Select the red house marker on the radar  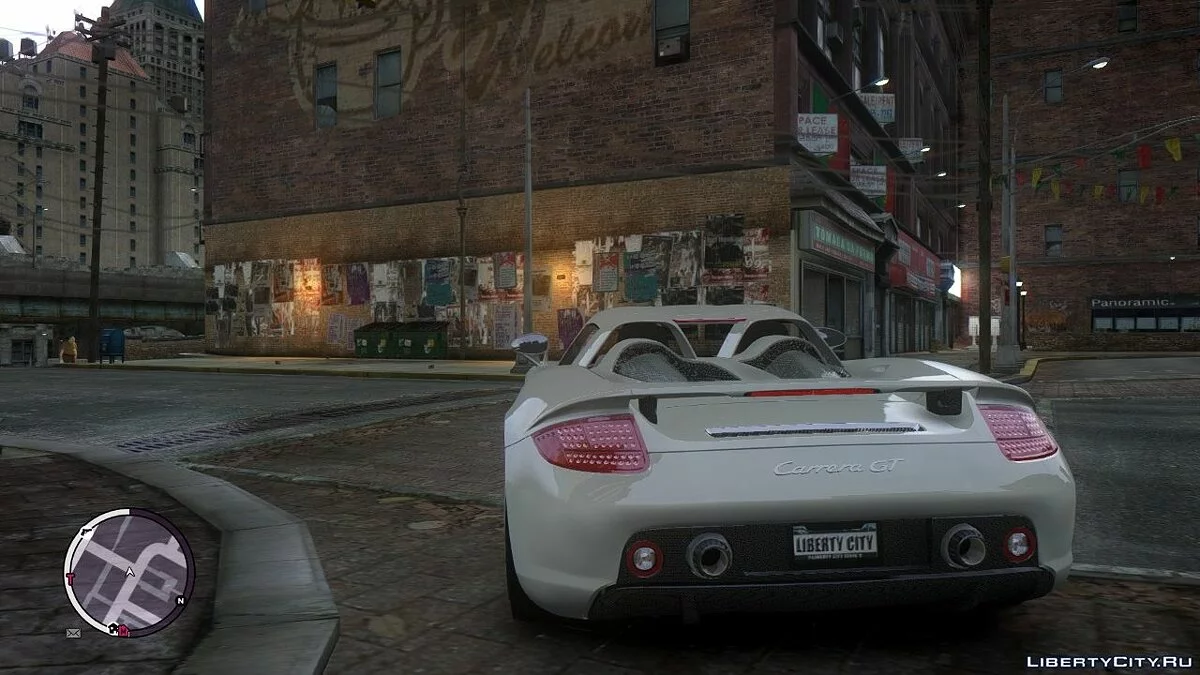(124, 630)
